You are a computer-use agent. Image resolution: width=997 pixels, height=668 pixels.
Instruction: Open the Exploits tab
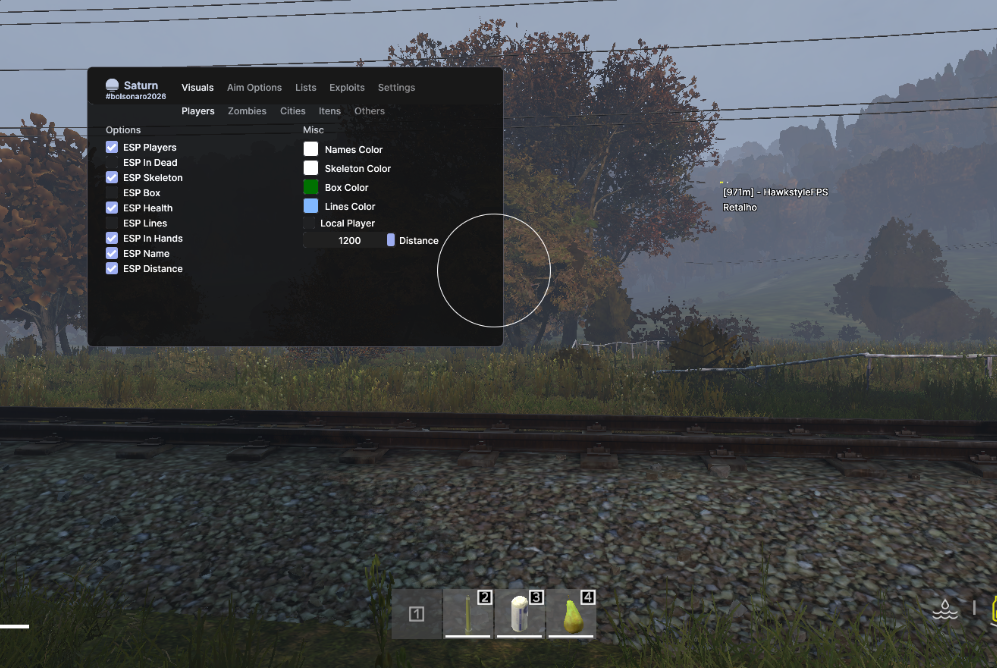click(x=347, y=88)
